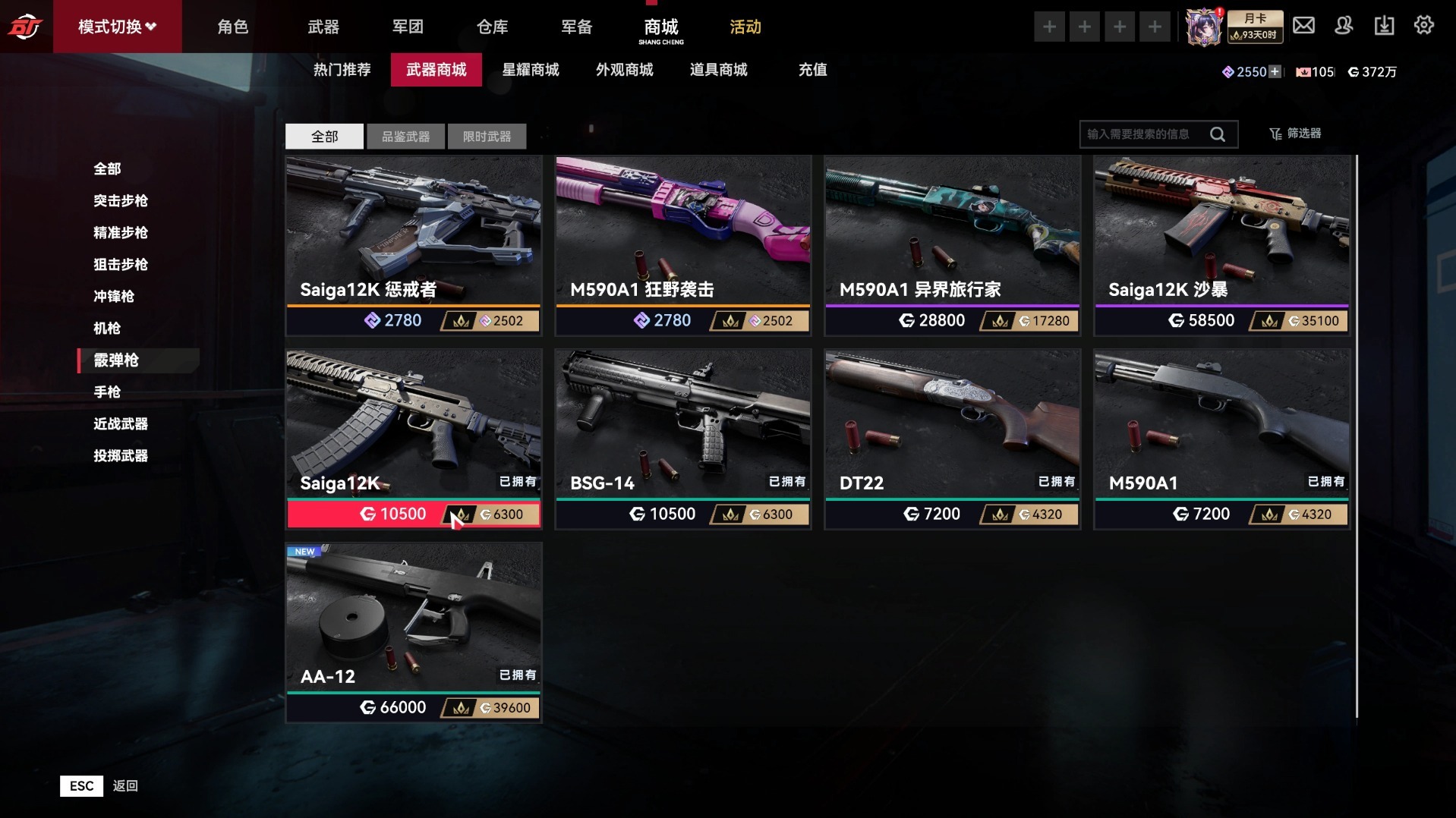
Task: Open the settings gear icon
Action: [x=1423, y=26]
